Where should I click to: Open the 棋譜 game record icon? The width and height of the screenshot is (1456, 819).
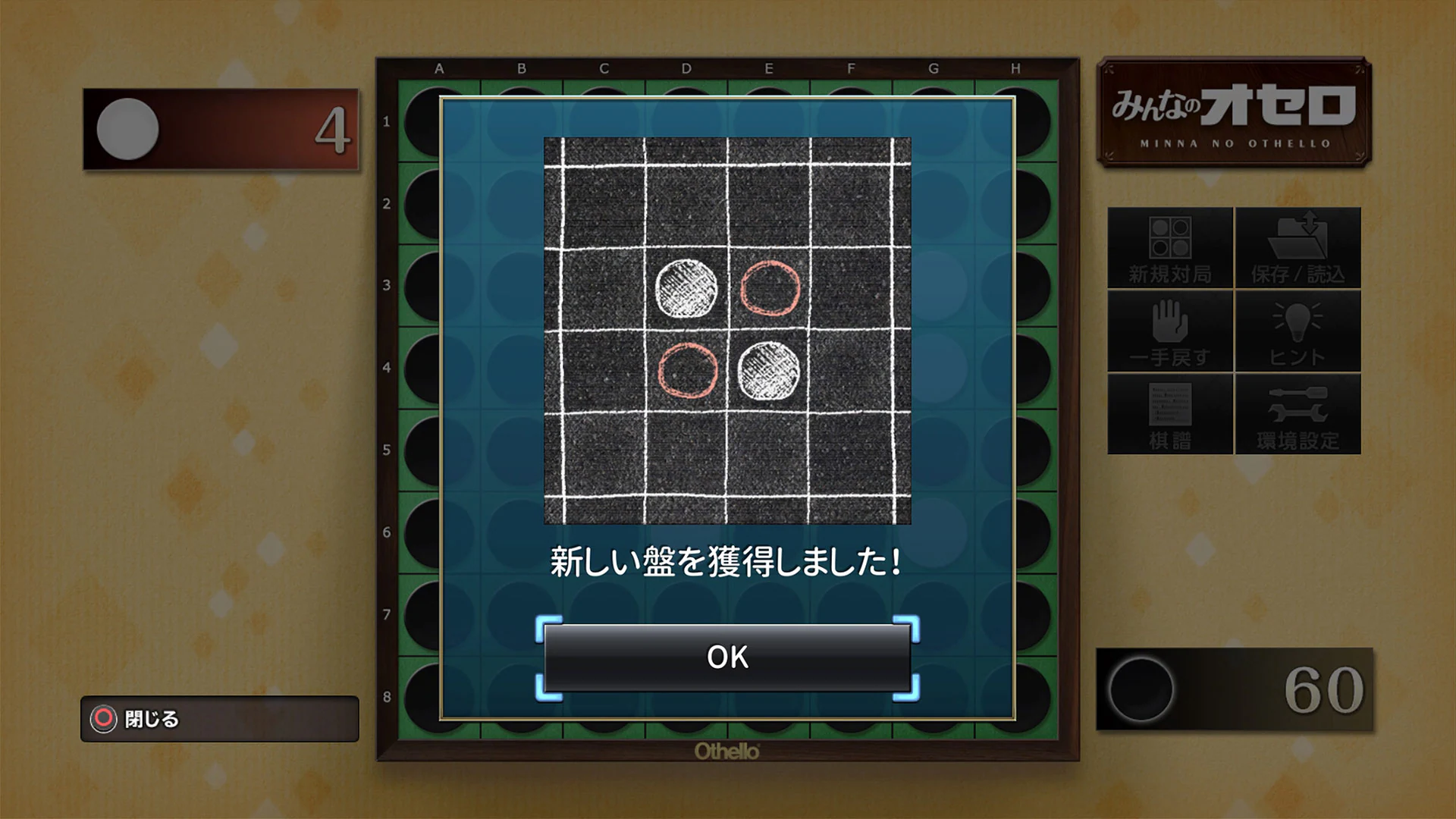[x=1170, y=415]
